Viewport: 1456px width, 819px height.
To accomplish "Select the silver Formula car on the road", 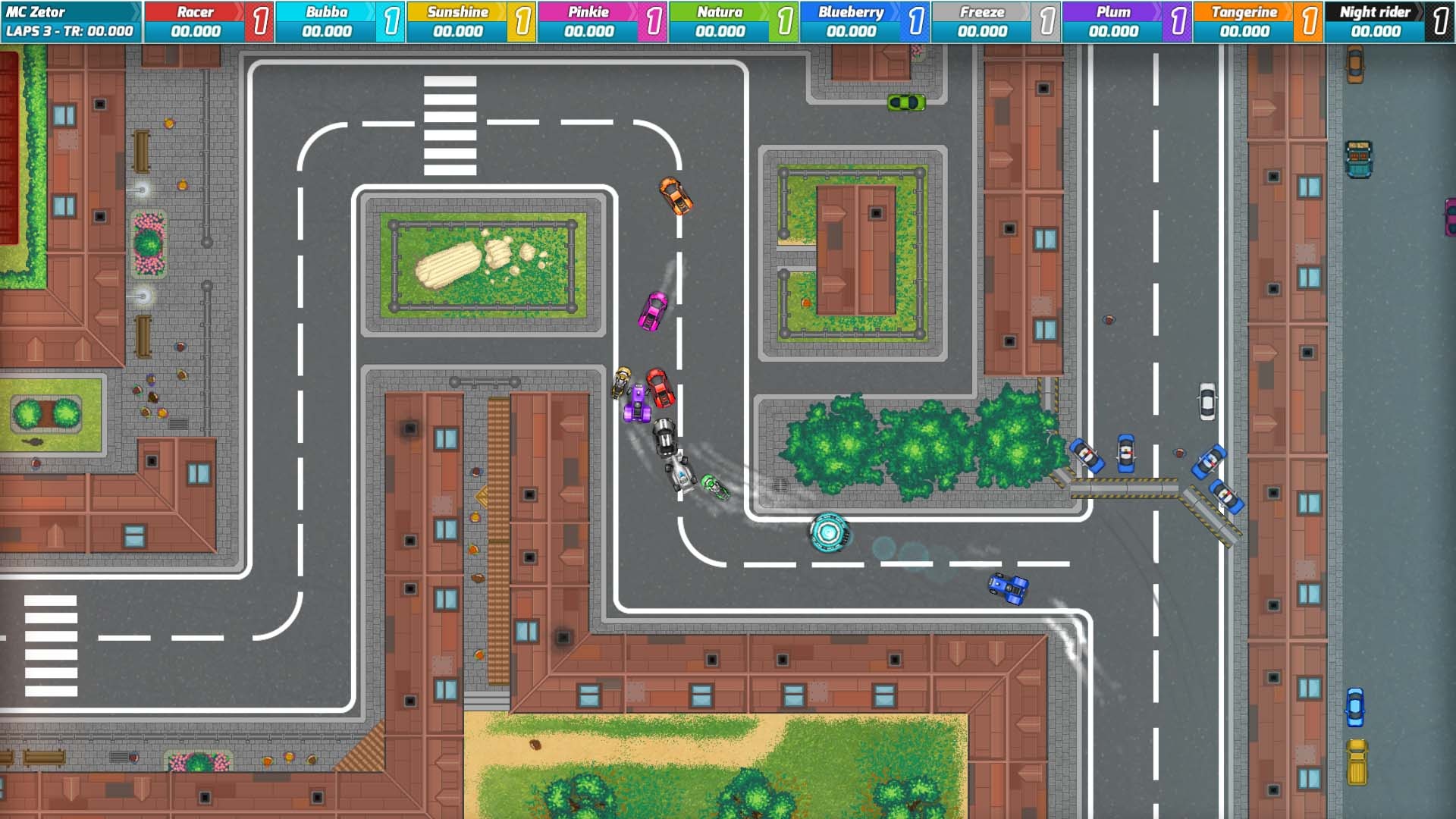I will [682, 474].
